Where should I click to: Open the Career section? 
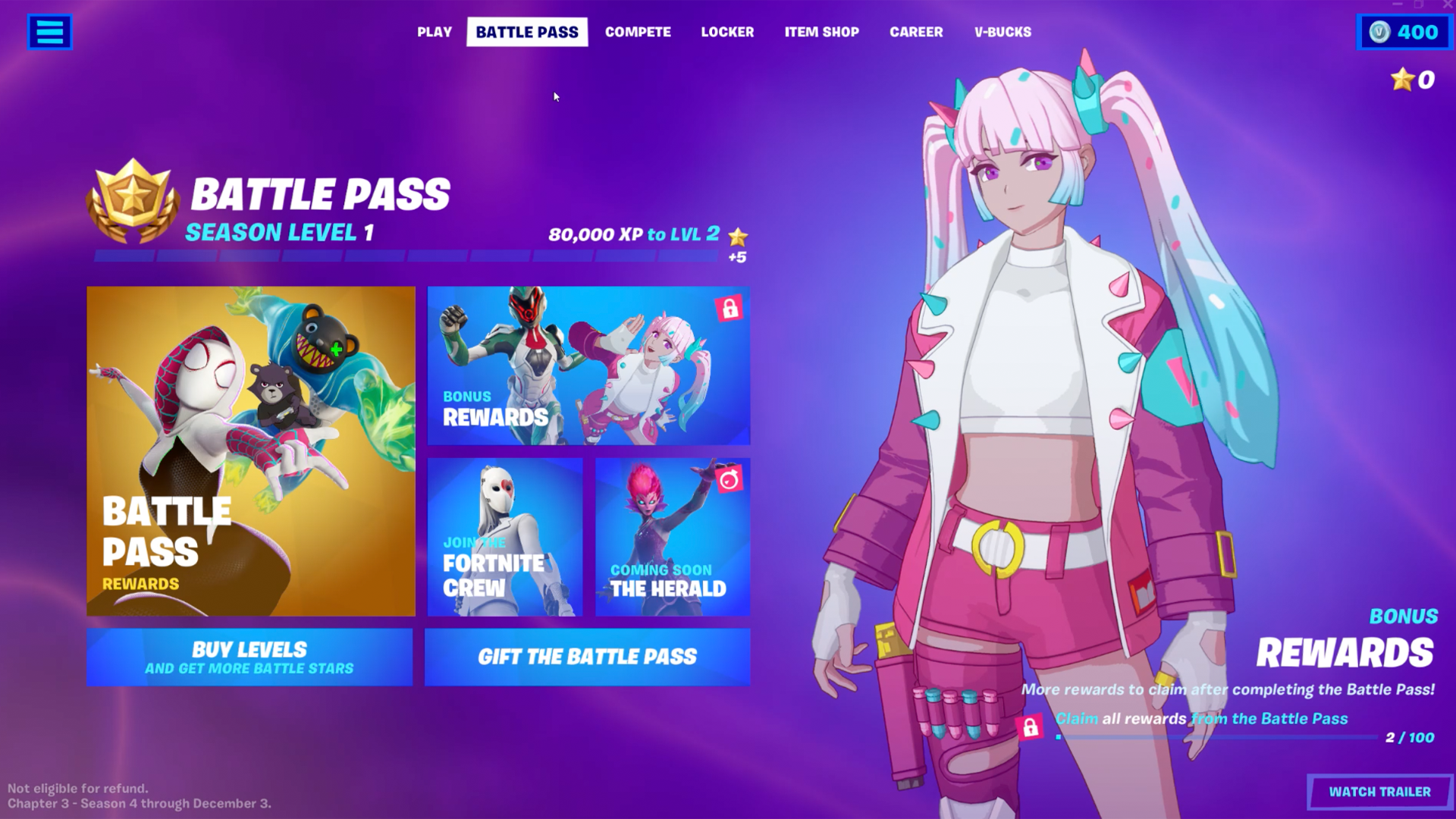pos(916,32)
